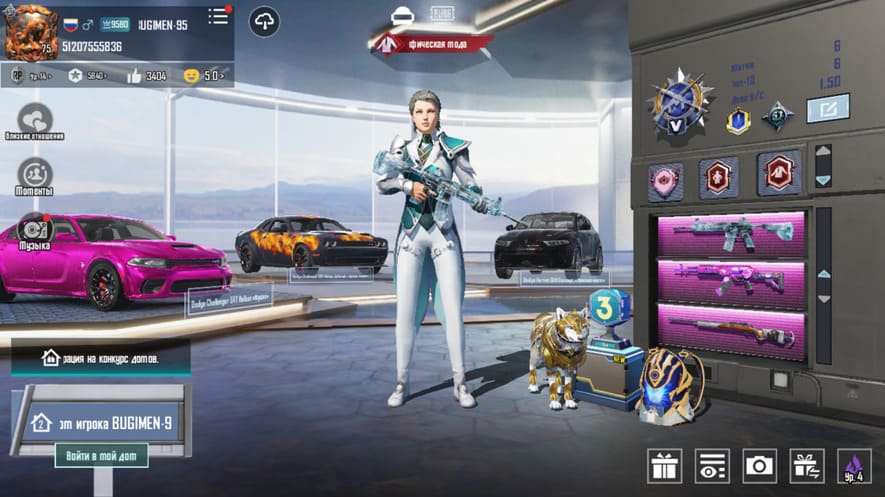Open the home contest registration banner
The height and width of the screenshot is (497, 885).
pos(100,357)
